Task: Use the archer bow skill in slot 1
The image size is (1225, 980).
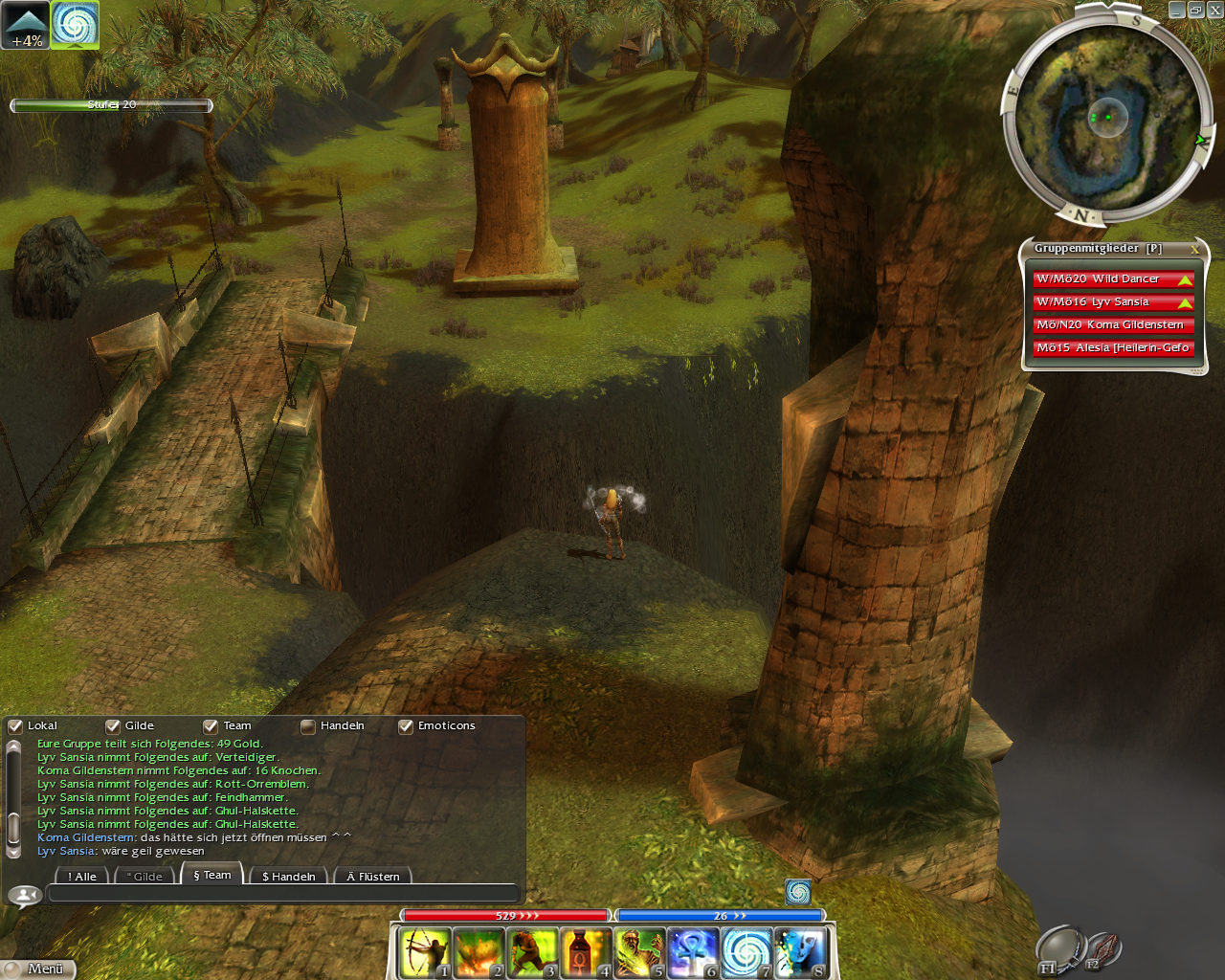Action: click(x=425, y=953)
